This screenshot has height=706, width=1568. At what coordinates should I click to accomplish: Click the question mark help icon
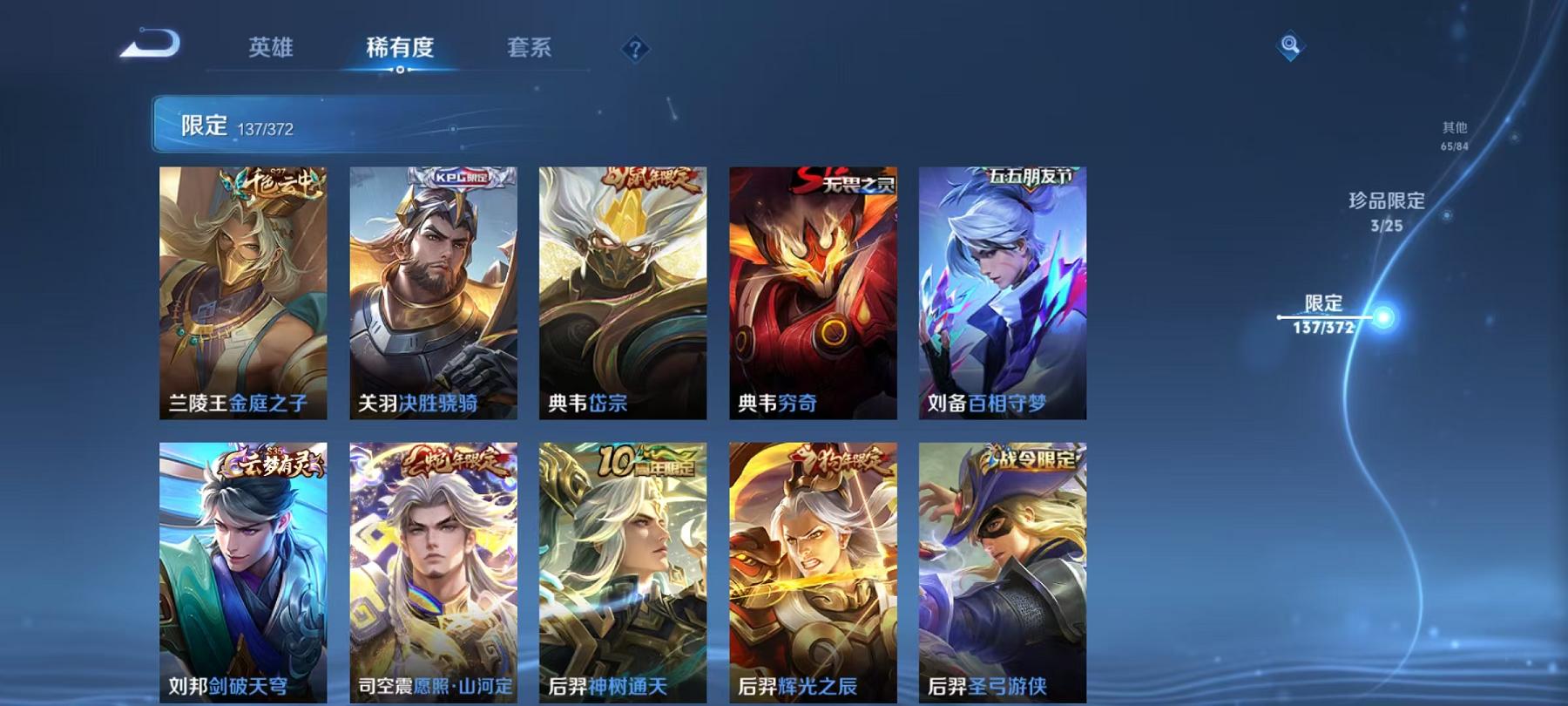pyautogui.click(x=635, y=50)
